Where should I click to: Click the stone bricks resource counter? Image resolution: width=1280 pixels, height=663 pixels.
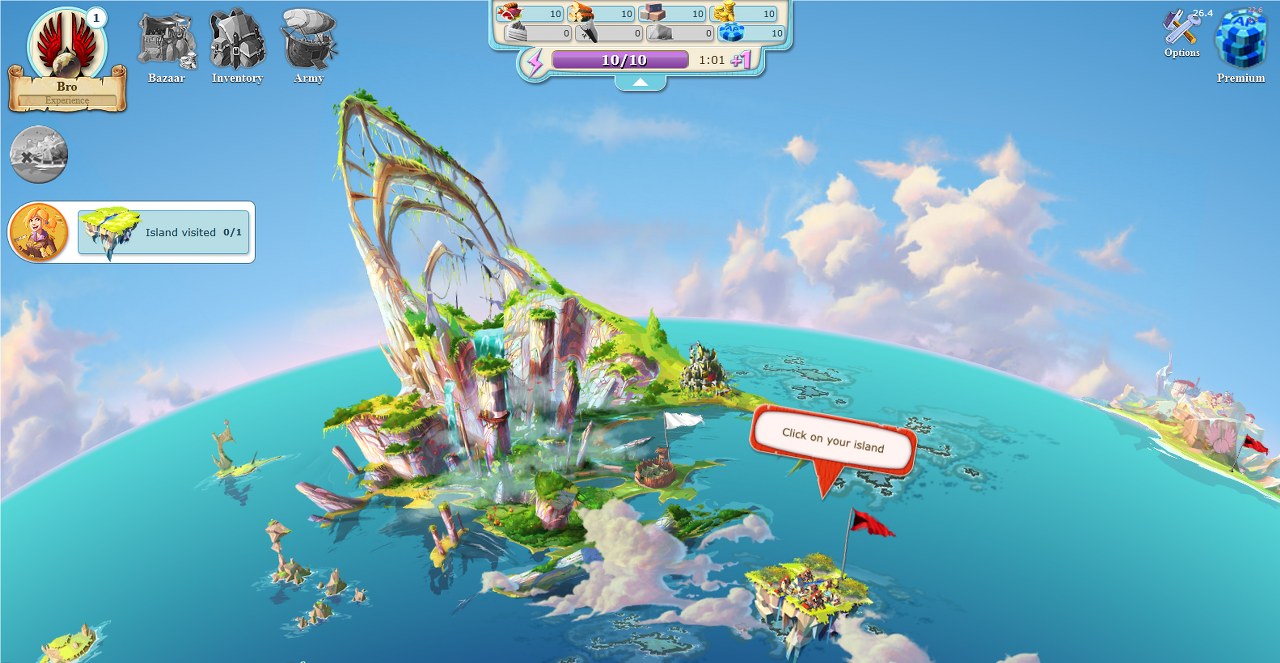[x=673, y=14]
